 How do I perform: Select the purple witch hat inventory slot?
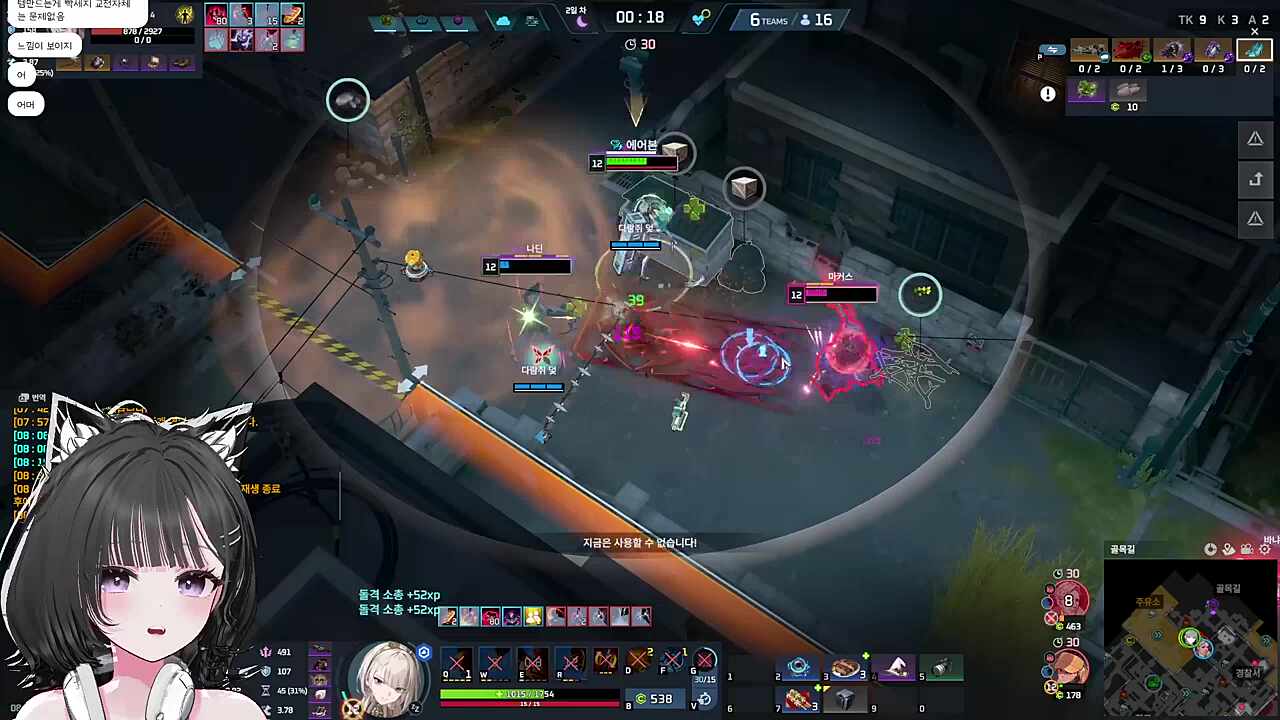(x=895, y=668)
